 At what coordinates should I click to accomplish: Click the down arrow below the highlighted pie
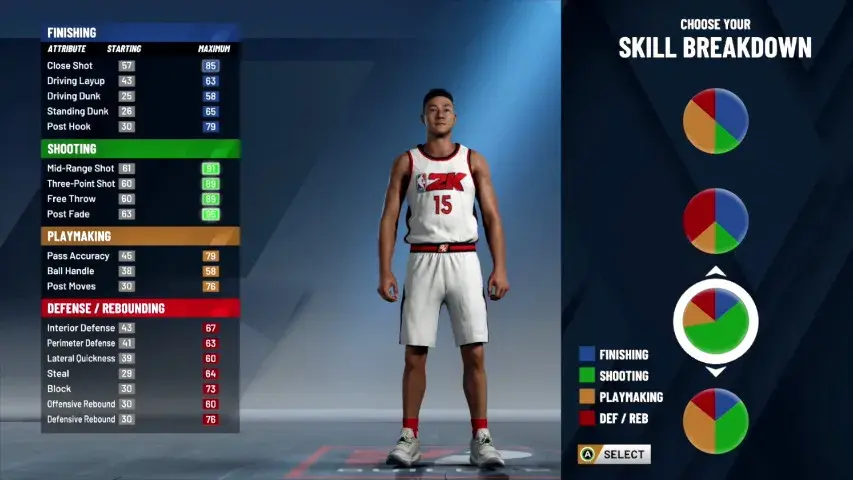(715, 372)
